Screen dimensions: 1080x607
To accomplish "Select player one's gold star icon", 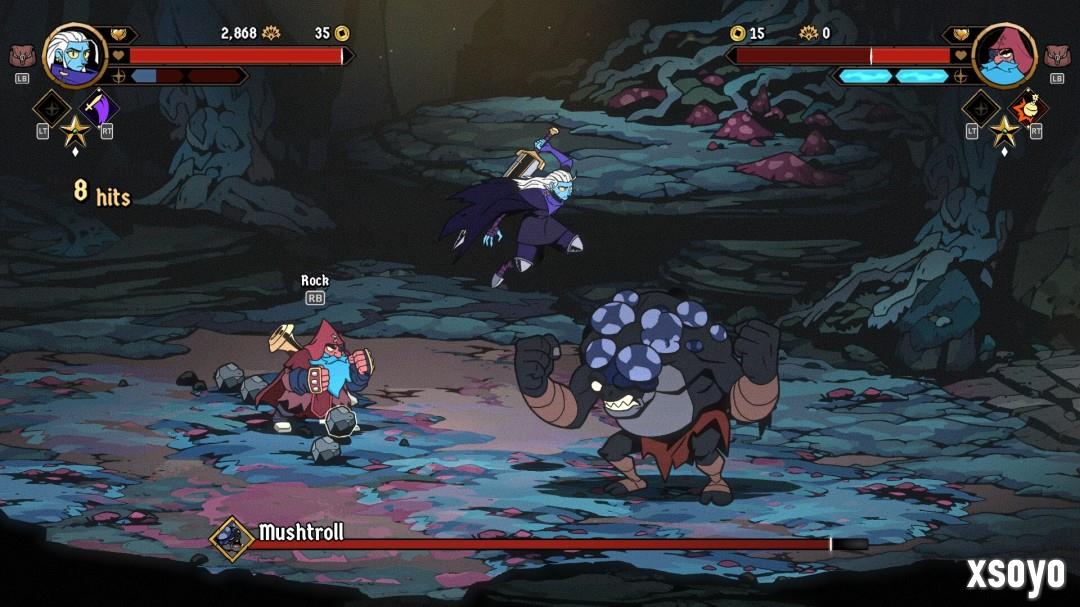I will pos(75,130).
